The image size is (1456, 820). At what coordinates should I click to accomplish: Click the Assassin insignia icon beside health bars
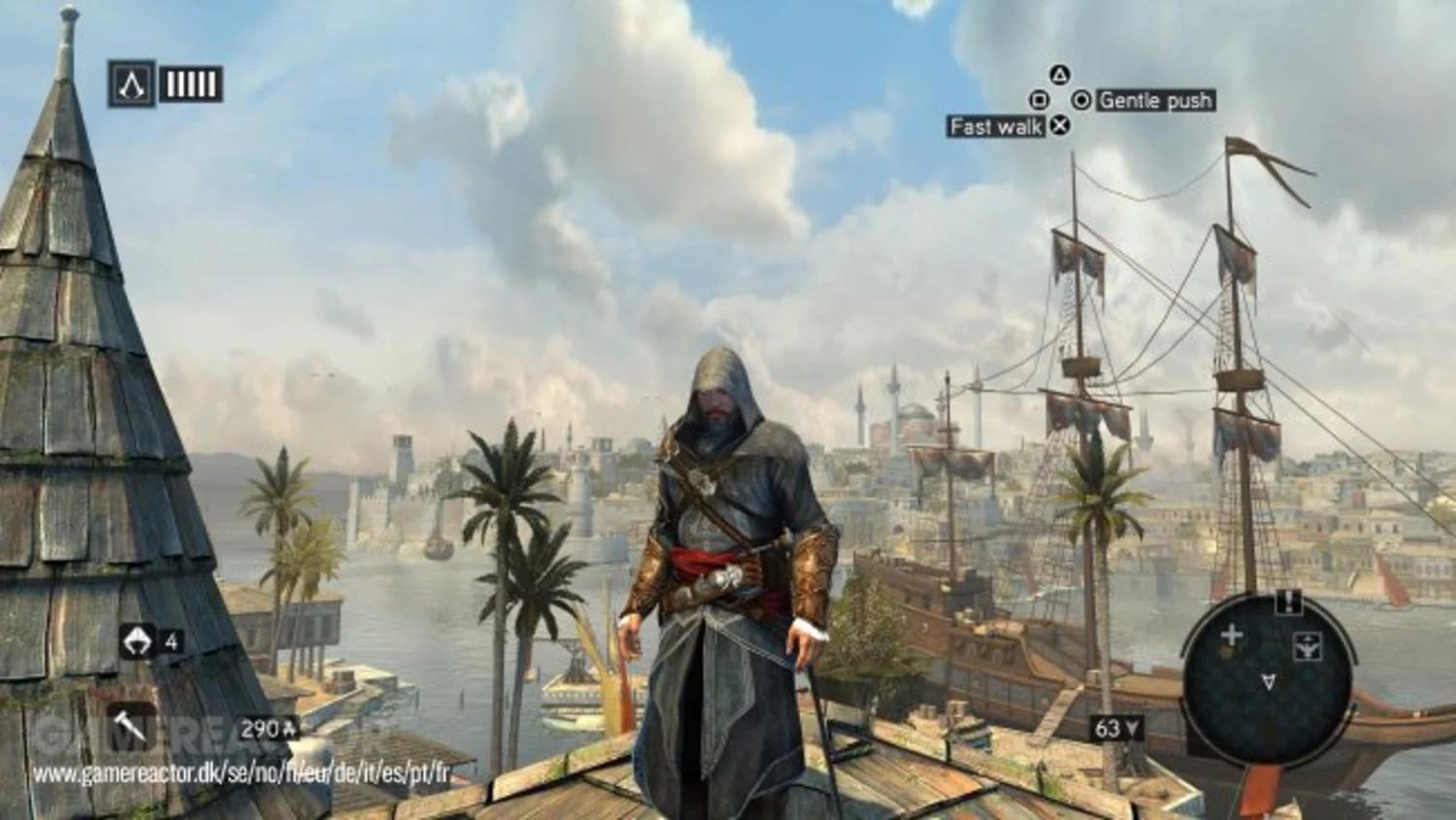click(x=131, y=84)
